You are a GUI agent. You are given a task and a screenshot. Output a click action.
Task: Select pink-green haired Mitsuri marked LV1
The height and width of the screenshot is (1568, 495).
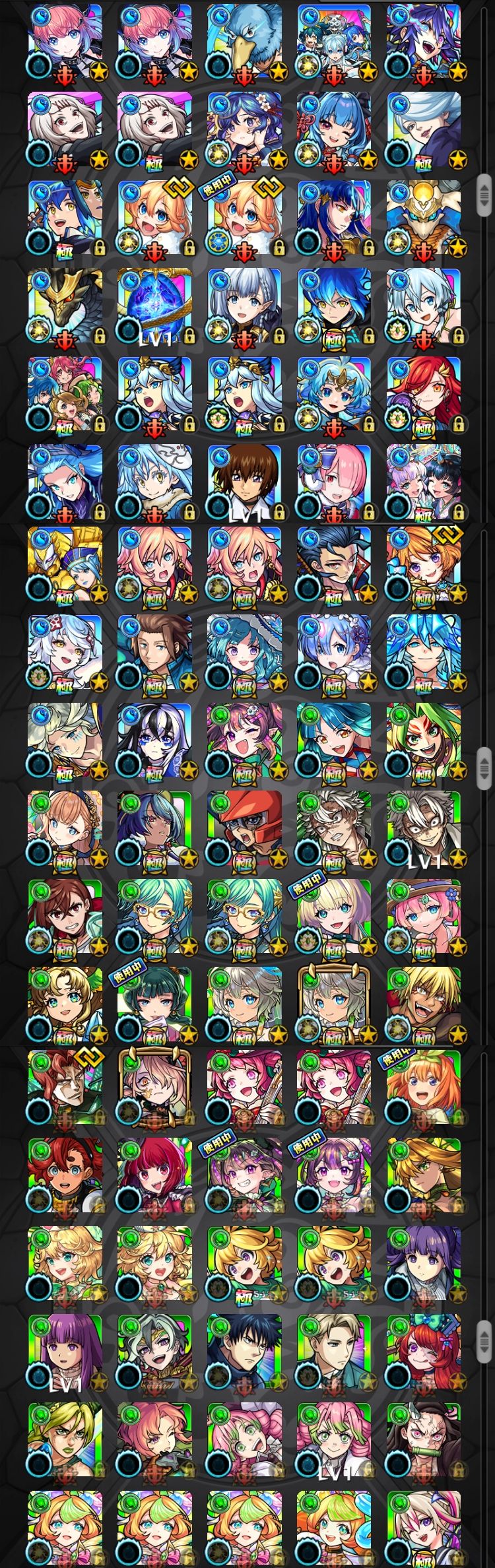point(333,1440)
